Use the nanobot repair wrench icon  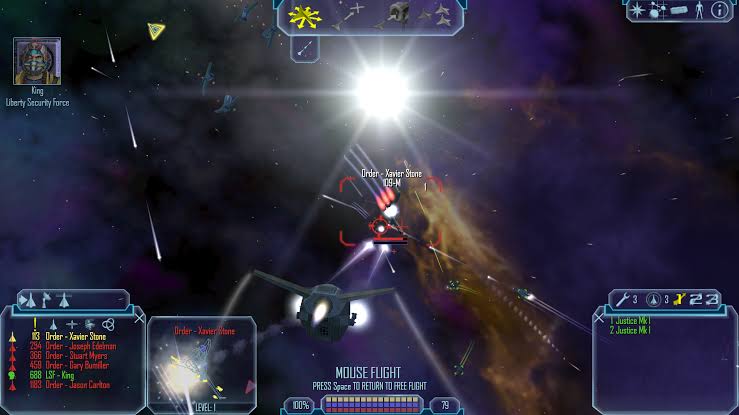[x=623, y=299]
